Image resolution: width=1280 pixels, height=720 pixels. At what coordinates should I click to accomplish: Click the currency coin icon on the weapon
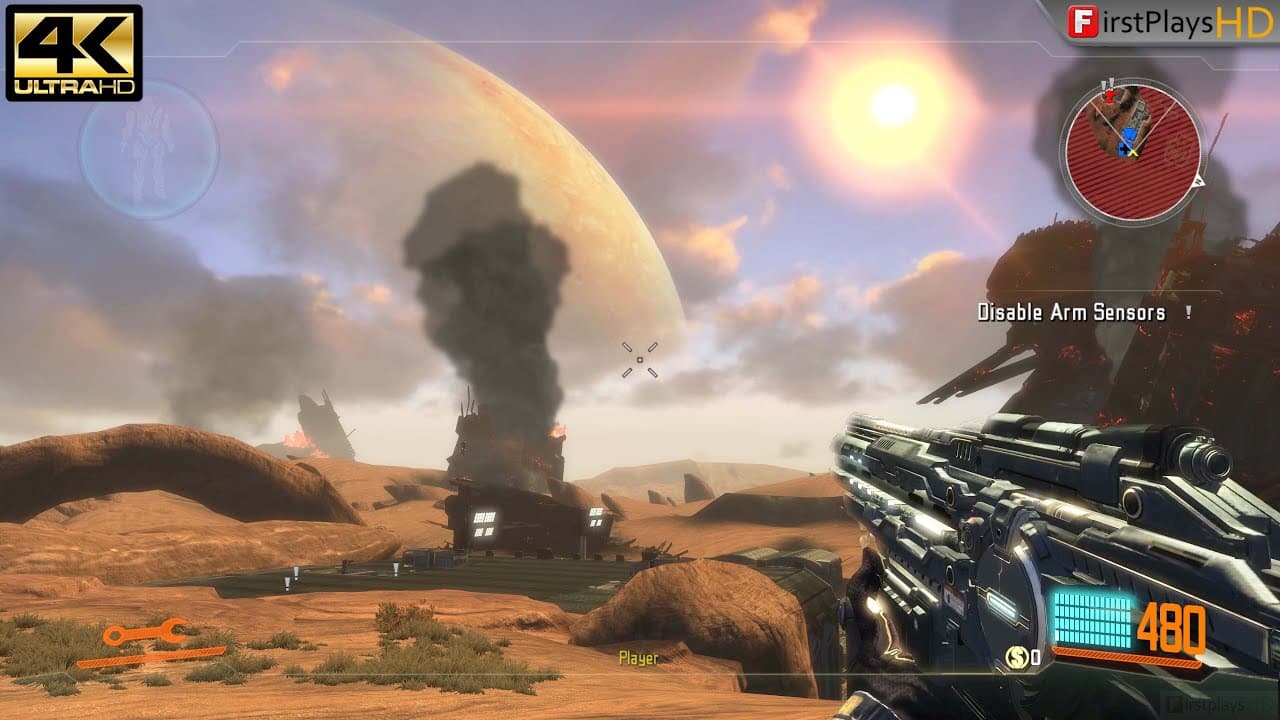pos(1016,657)
